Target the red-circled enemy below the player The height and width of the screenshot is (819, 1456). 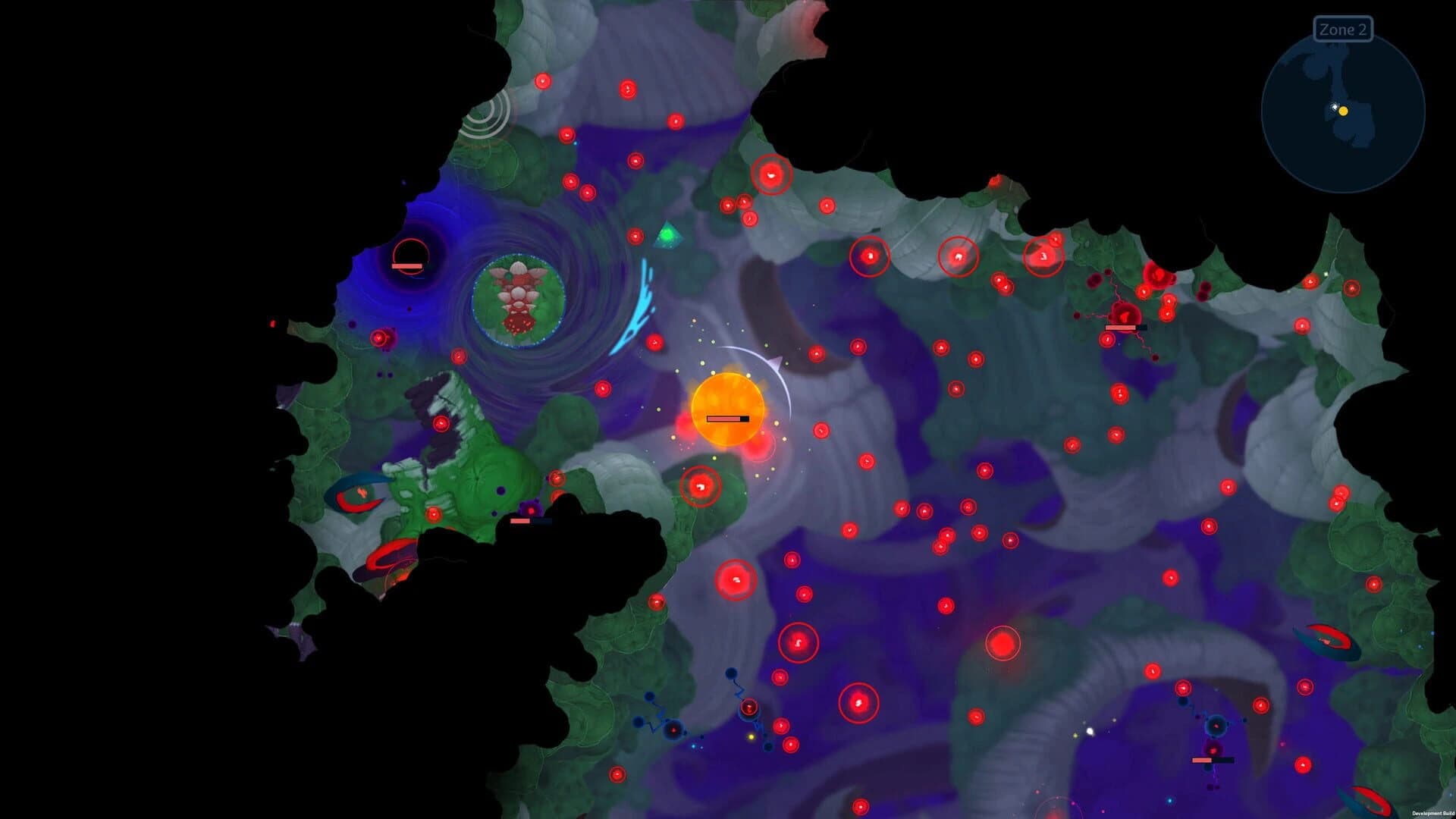pos(699,485)
